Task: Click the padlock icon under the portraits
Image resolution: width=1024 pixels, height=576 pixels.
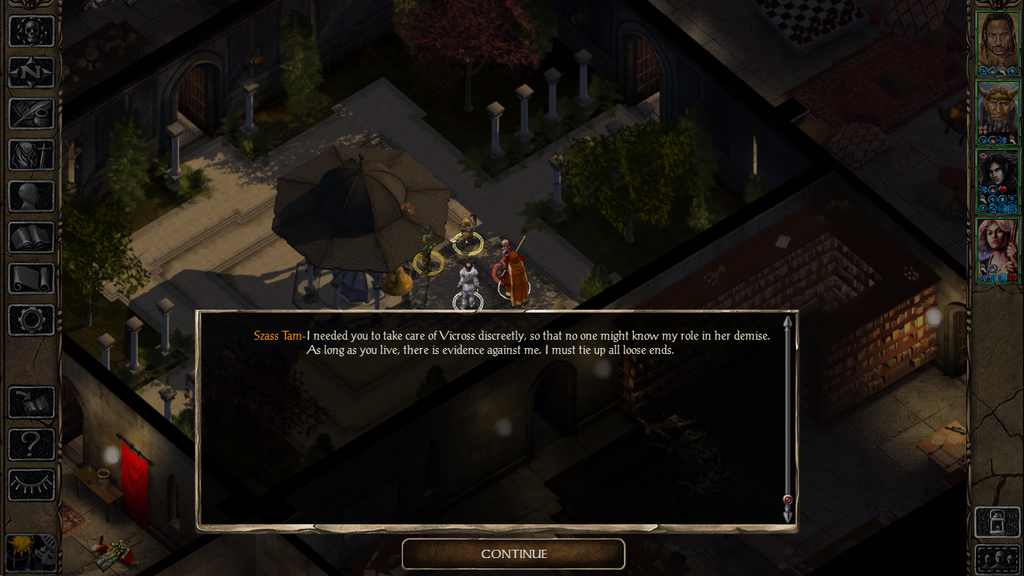Action: pos(997,522)
